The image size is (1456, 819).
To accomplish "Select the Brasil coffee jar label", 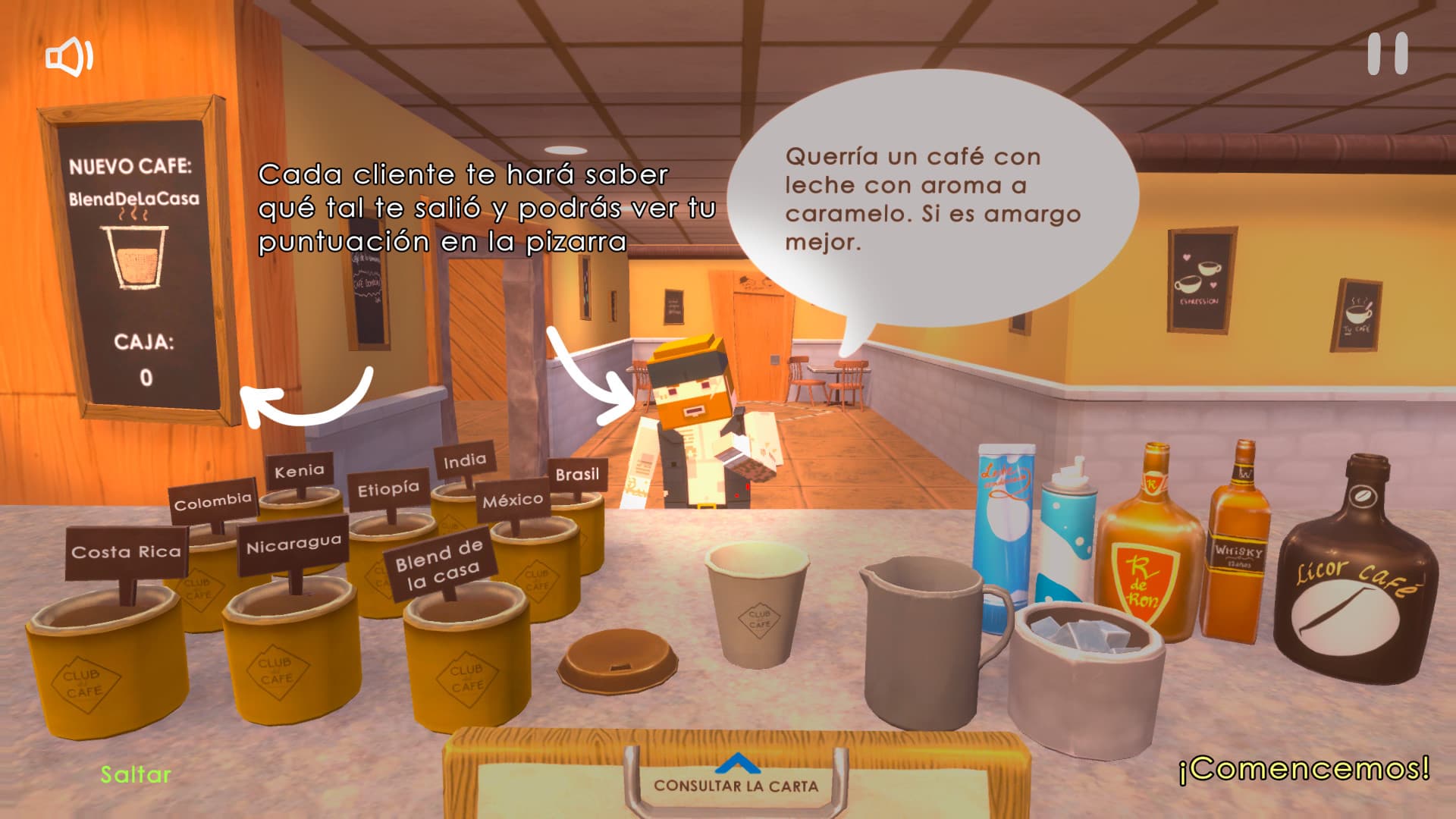I will [578, 475].
